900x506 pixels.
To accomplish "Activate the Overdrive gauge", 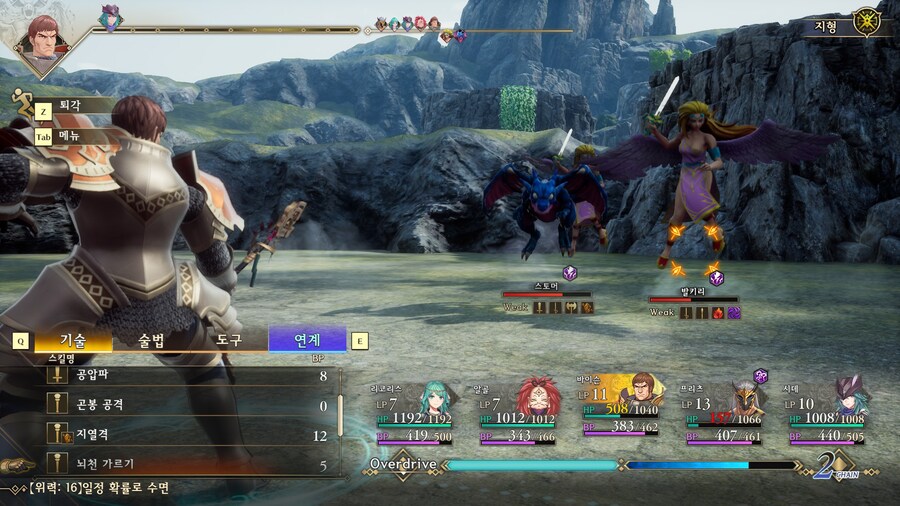I will pos(531,465).
